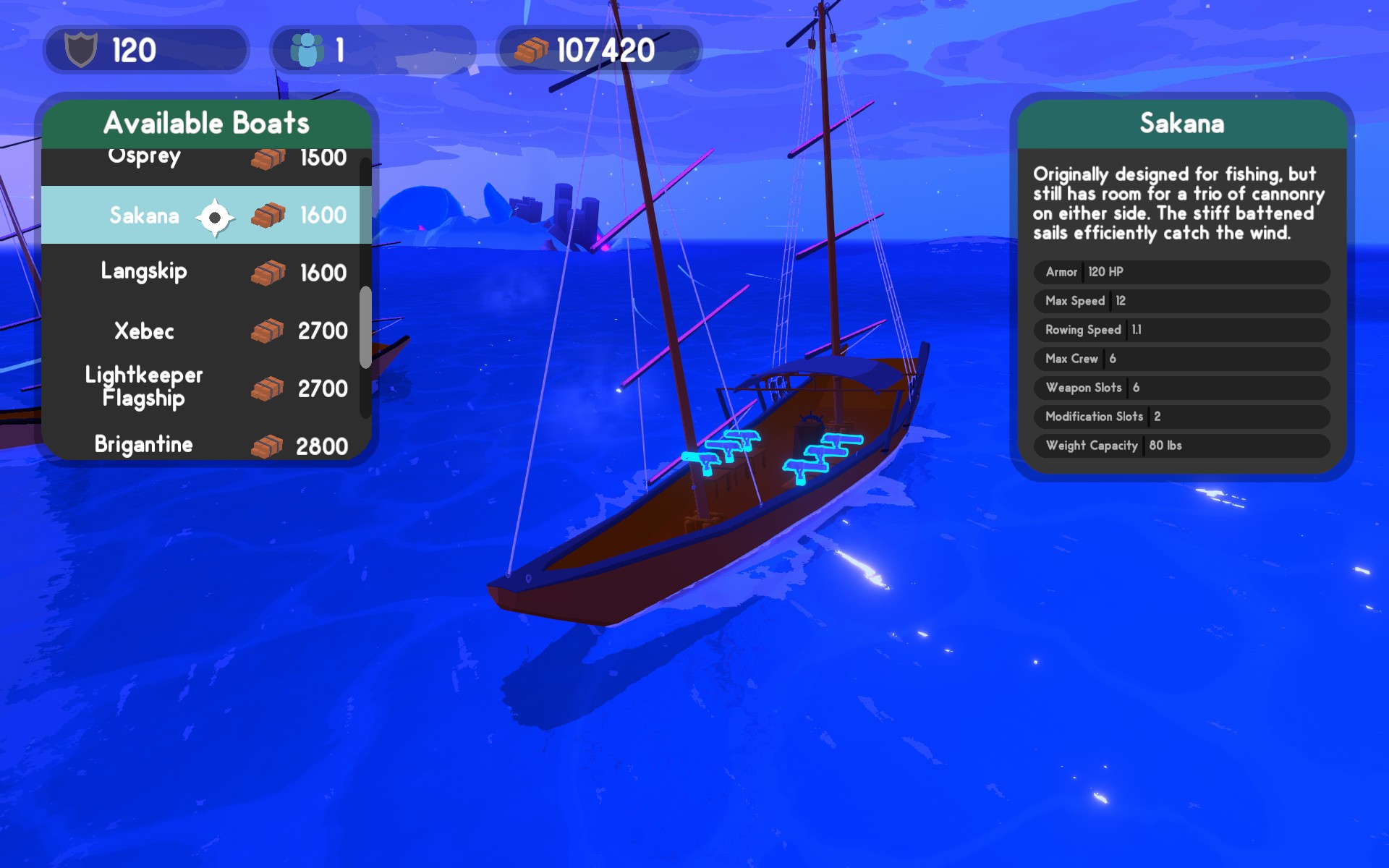Pick the Langskip from the boat list
This screenshot has width=1389, height=868.
click(x=203, y=273)
